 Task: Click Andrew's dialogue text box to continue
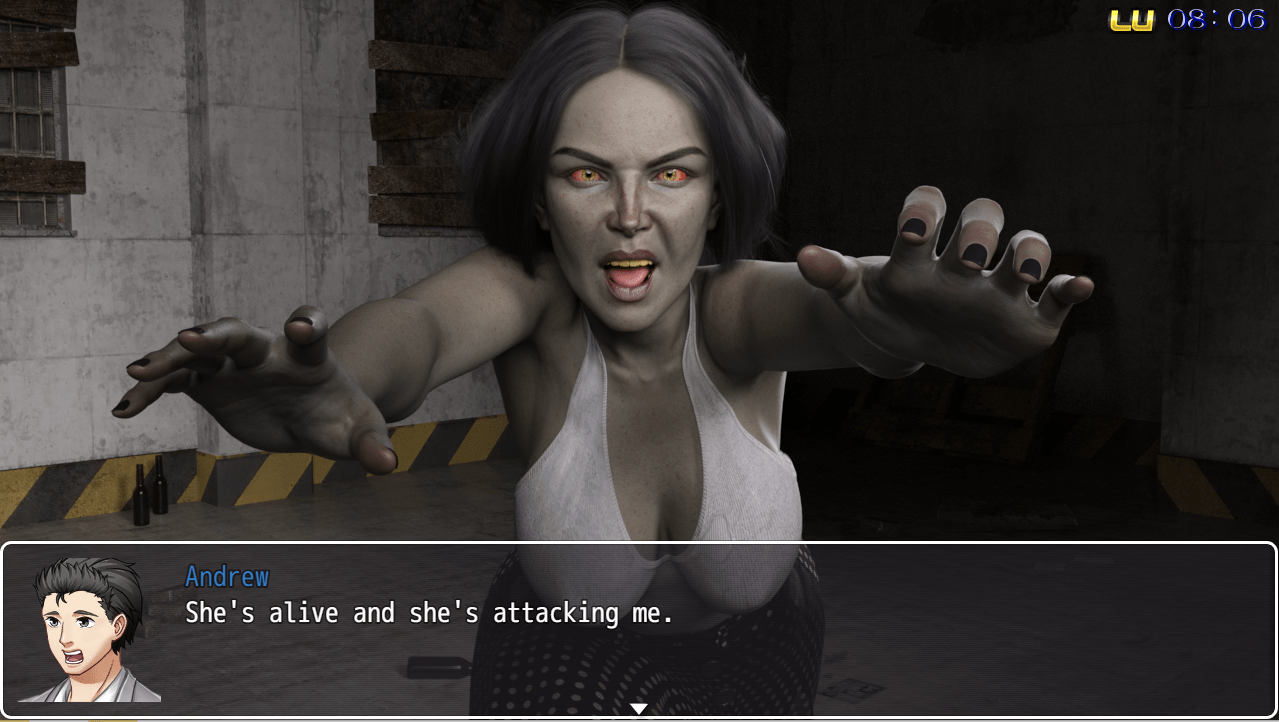pyautogui.click(x=700, y=630)
